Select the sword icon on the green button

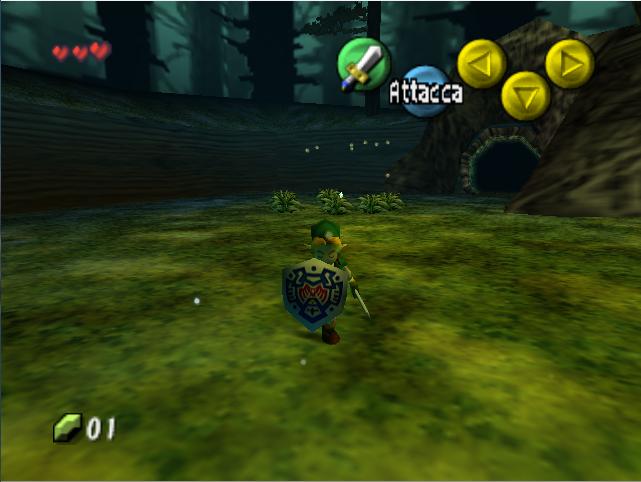click(362, 62)
